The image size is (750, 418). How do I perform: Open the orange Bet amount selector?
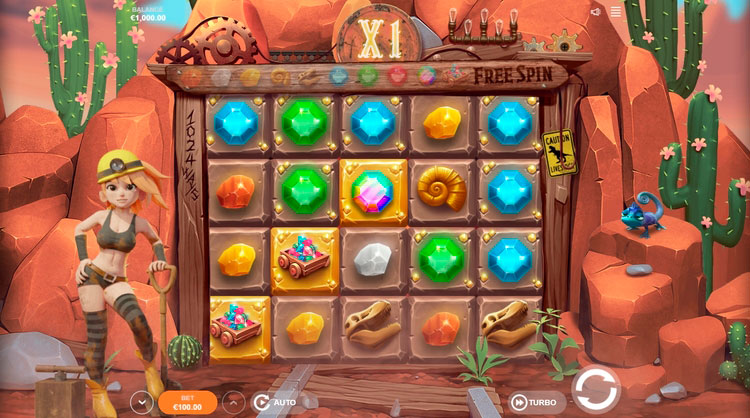[187, 402]
